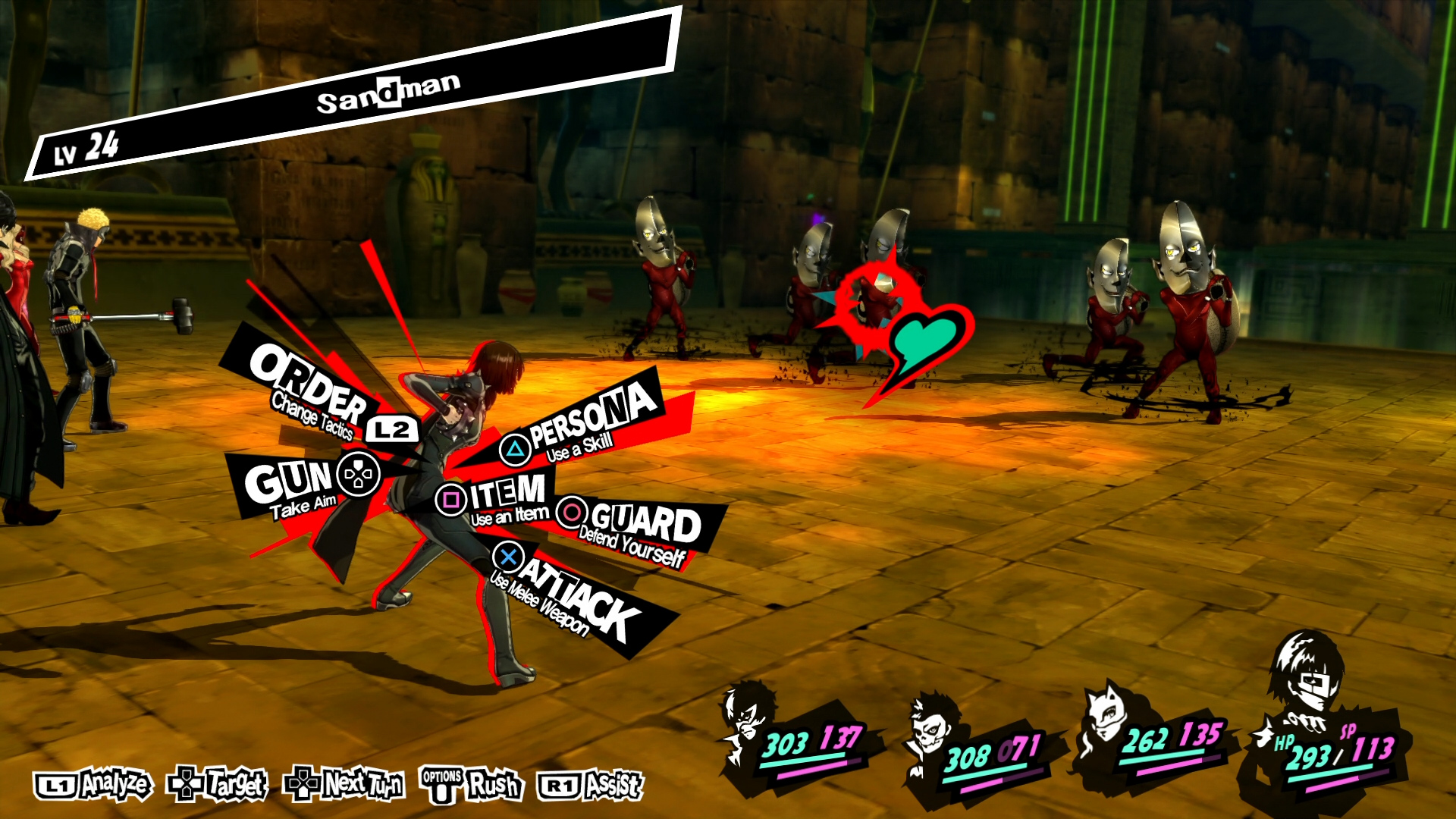The image size is (1456, 819).
Task: Click the Target option in the bottom bar
Action: 217,784
